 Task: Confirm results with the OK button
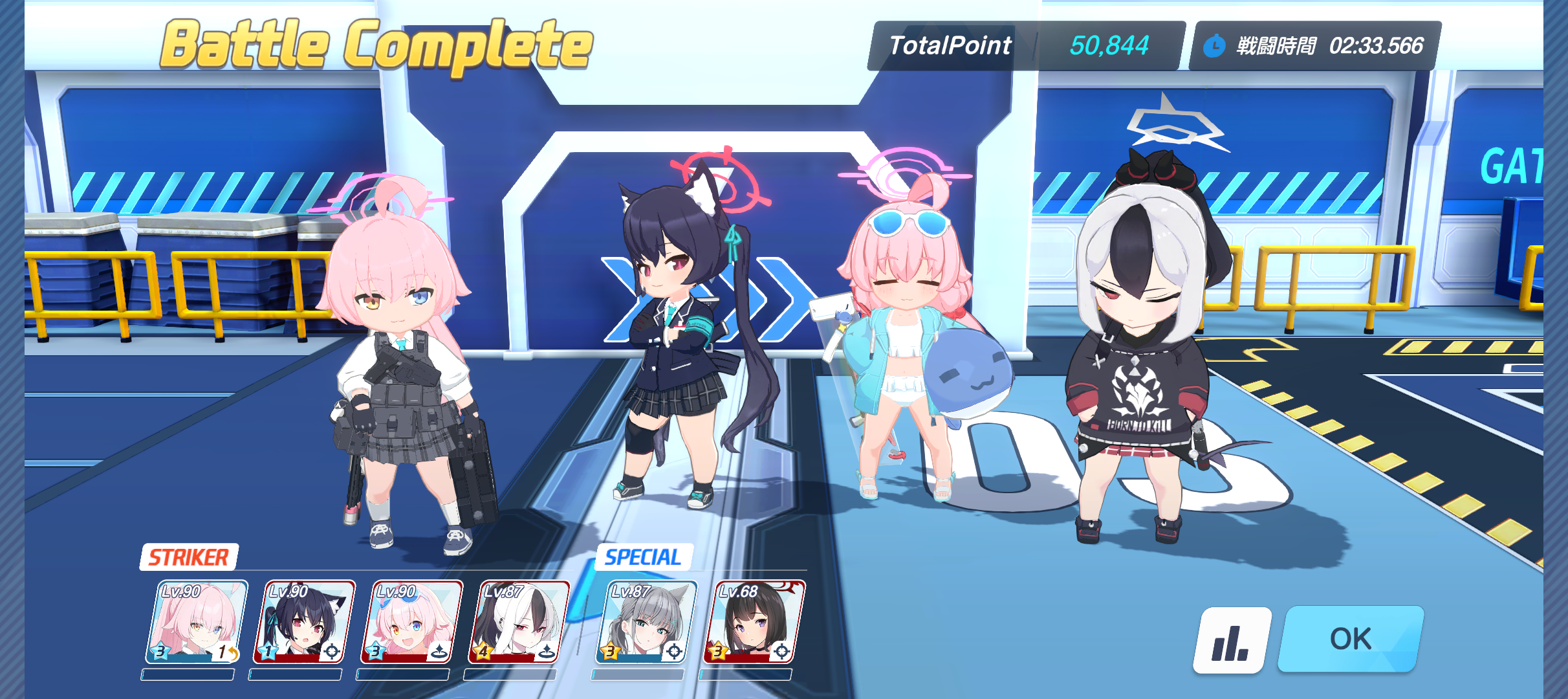pyautogui.click(x=1351, y=639)
